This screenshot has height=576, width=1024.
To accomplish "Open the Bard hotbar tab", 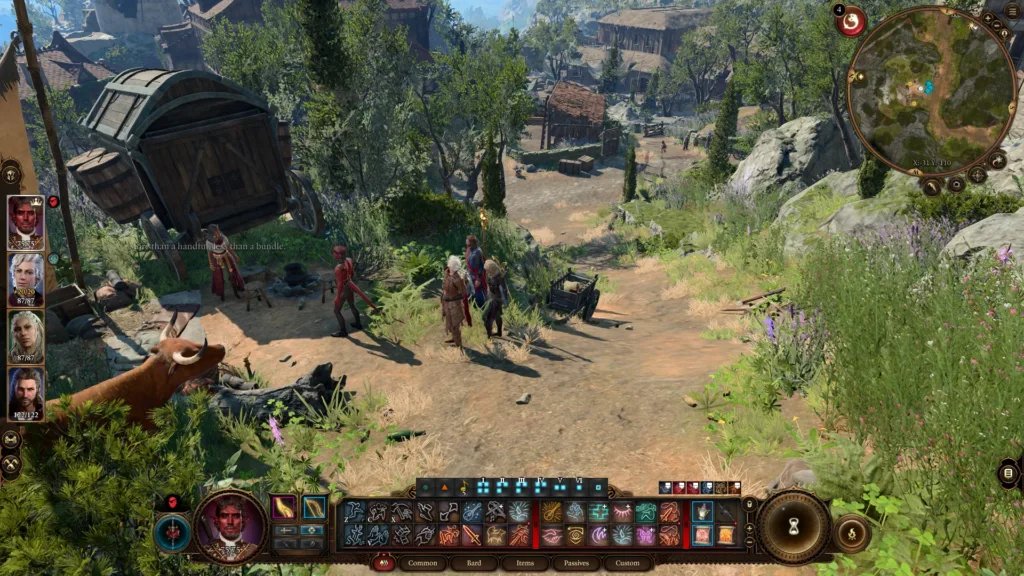I will pos(473,564).
